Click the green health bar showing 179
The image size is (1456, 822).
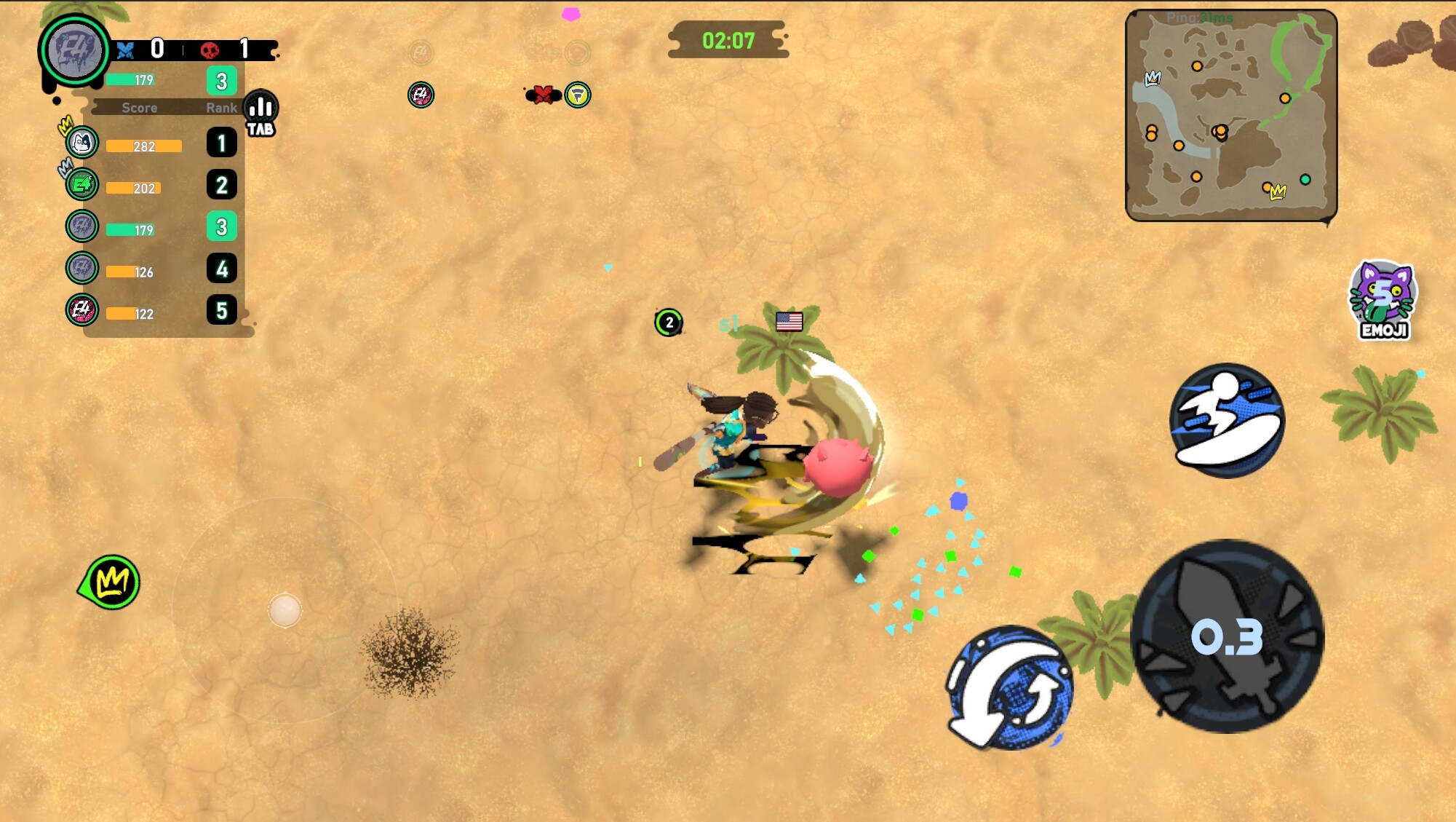pyautogui.click(x=131, y=81)
